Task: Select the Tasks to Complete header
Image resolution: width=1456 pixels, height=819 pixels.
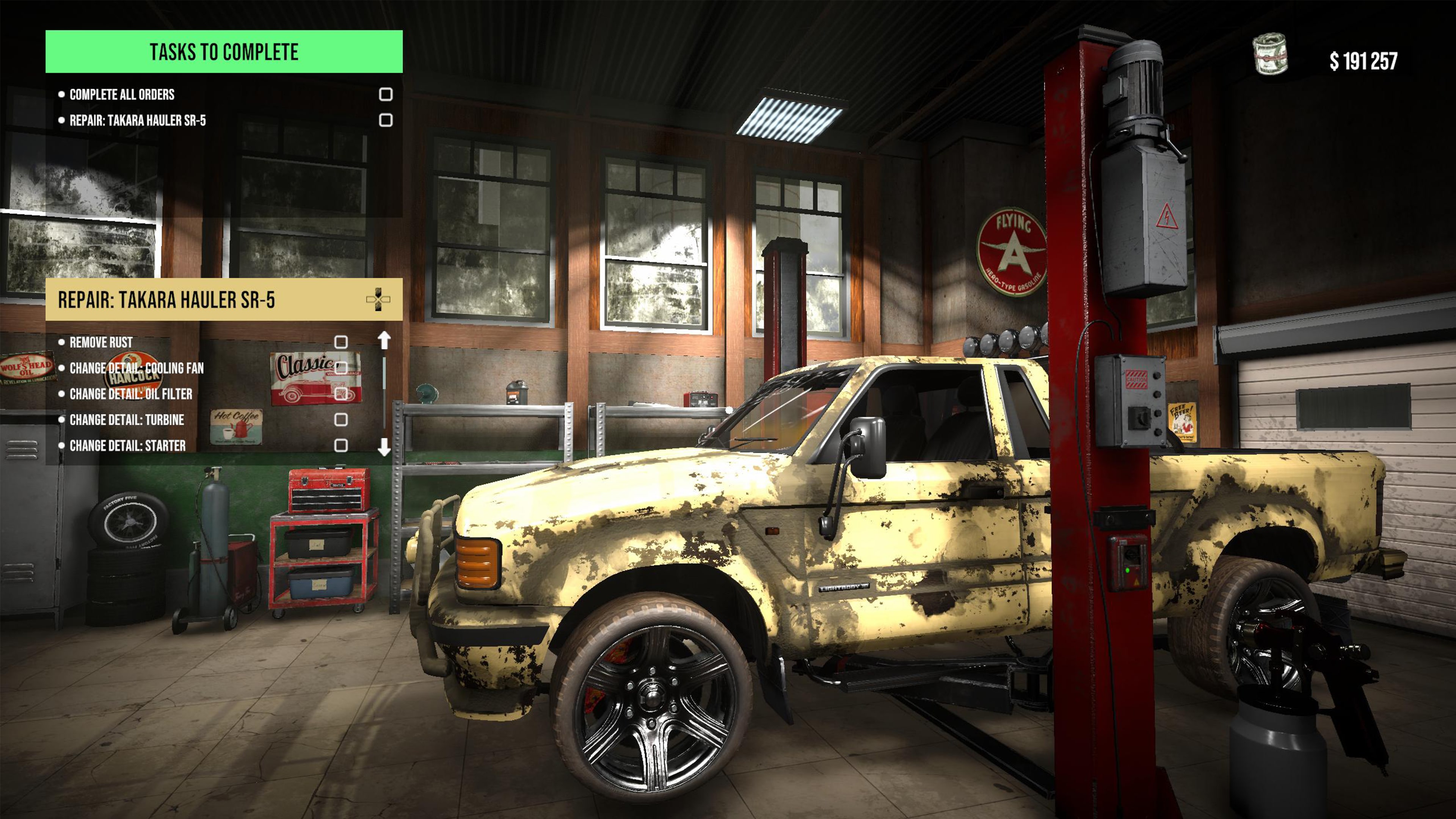Action: pyautogui.click(x=224, y=52)
